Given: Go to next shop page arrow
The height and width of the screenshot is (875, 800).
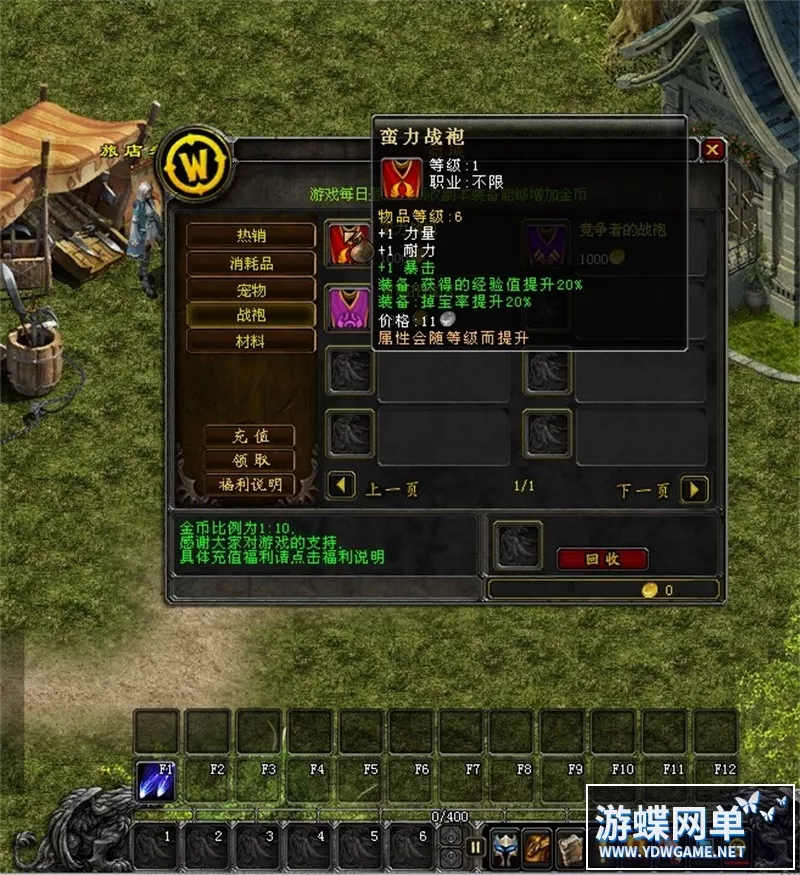Looking at the screenshot, I should point(694,489).
